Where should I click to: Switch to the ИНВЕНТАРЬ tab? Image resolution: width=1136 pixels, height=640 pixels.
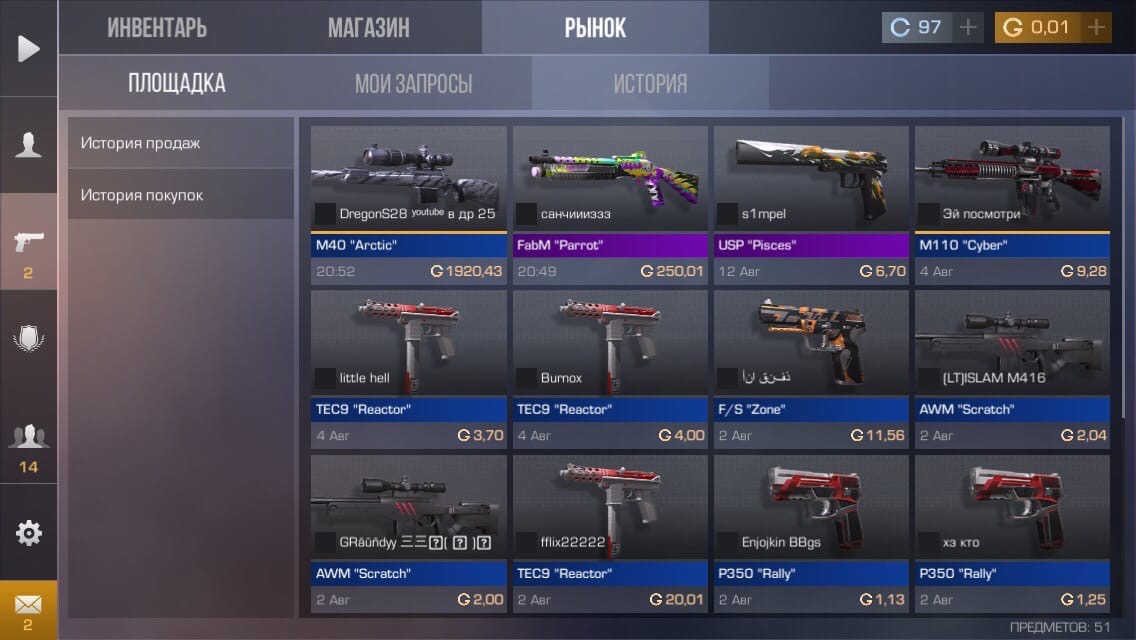tap(157, 28)
